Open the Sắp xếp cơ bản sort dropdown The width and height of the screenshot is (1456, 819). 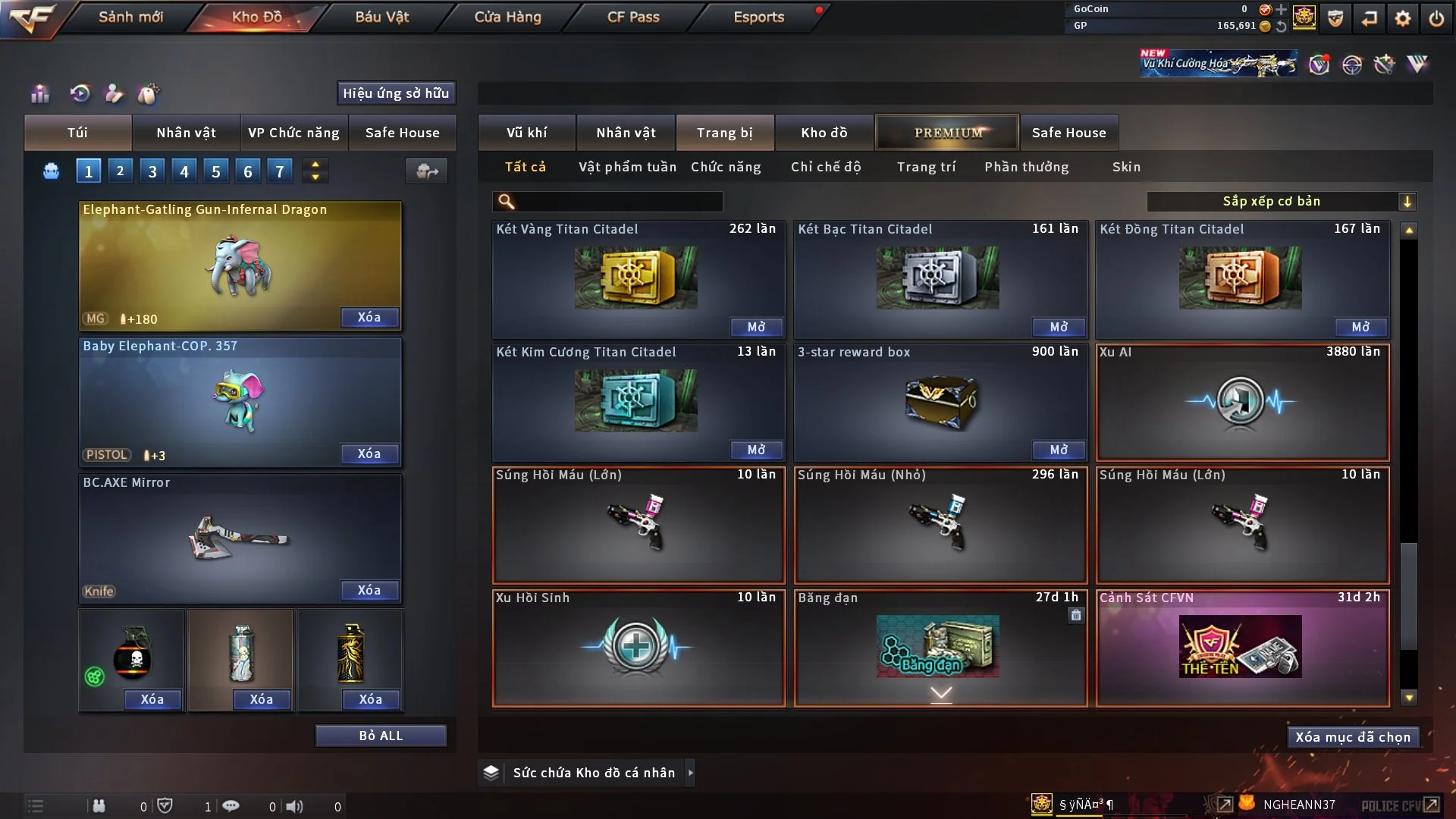1281,202
